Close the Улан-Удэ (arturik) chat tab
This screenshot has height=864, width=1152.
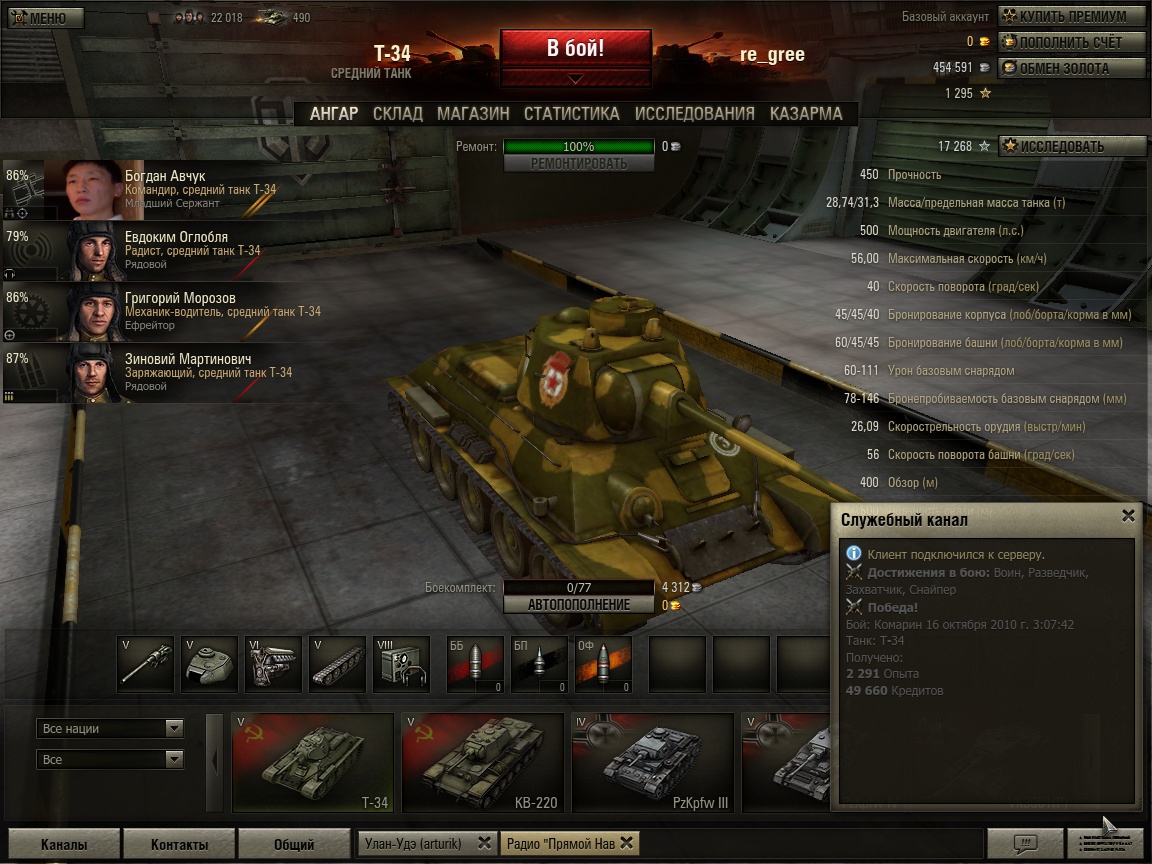tap(484, 842)
